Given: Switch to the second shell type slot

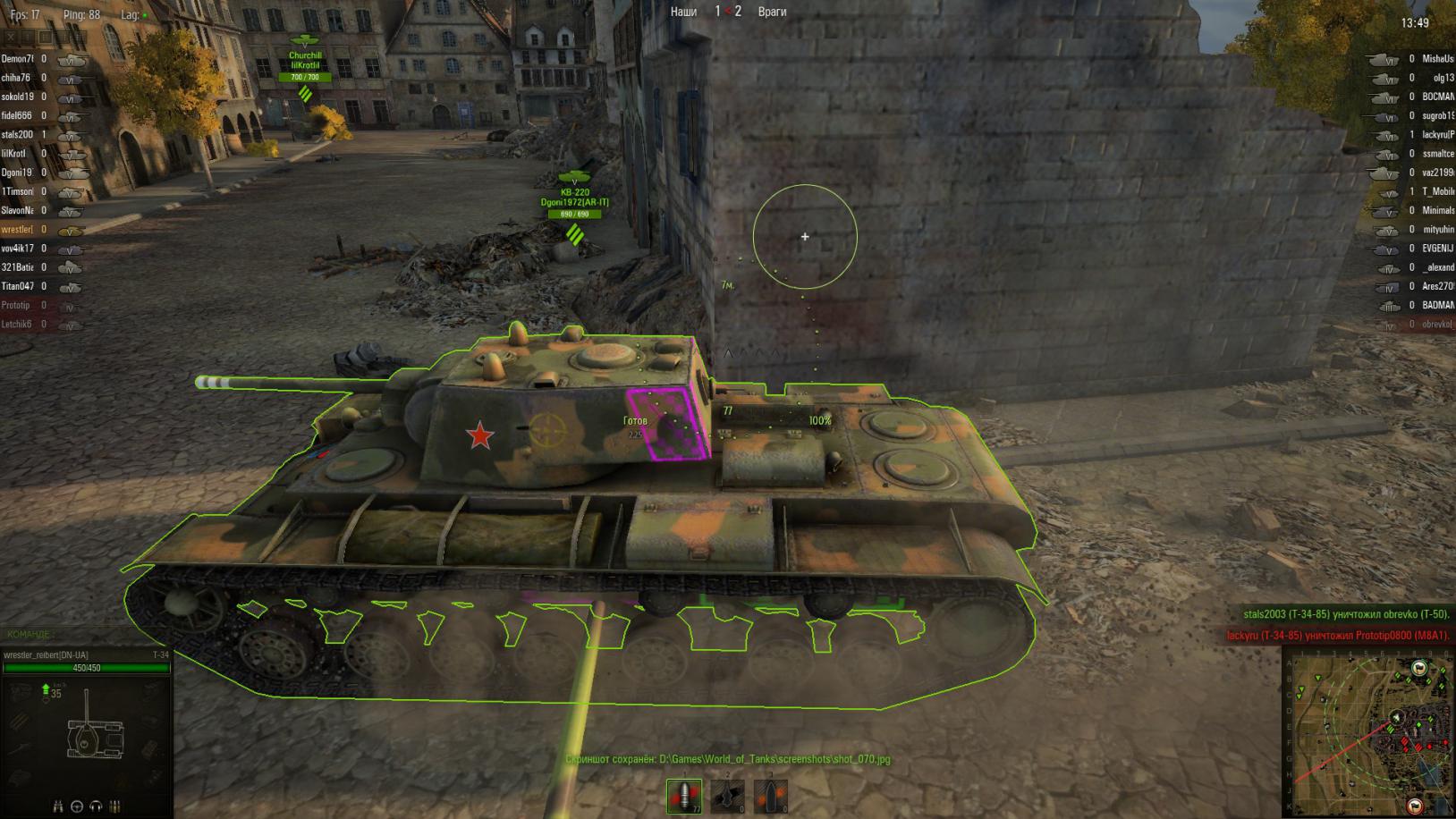Looking at the screenshot, I should [x=727, y=795].
